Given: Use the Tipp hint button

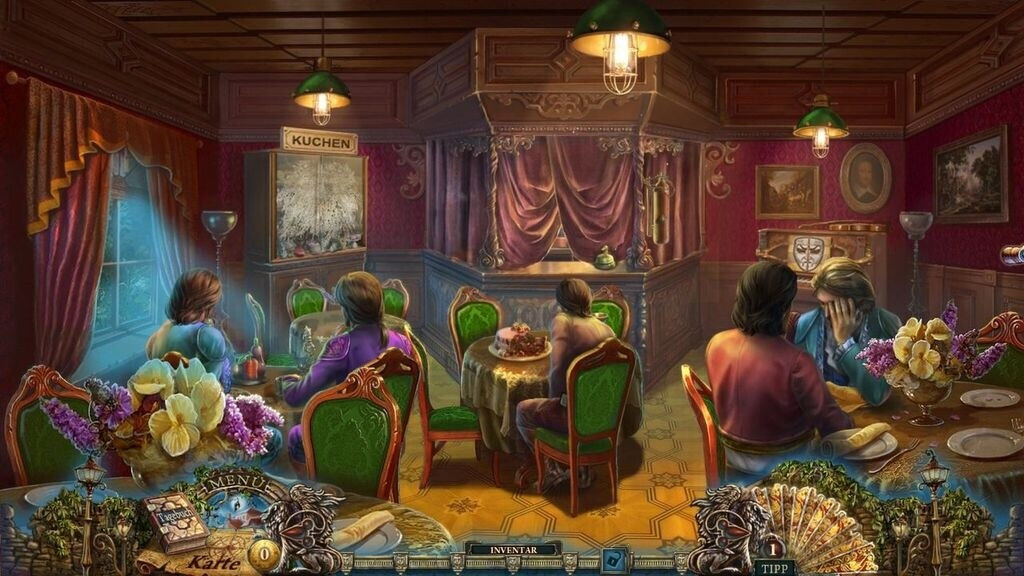Looking at the screenshot, I should coord(774,567).
